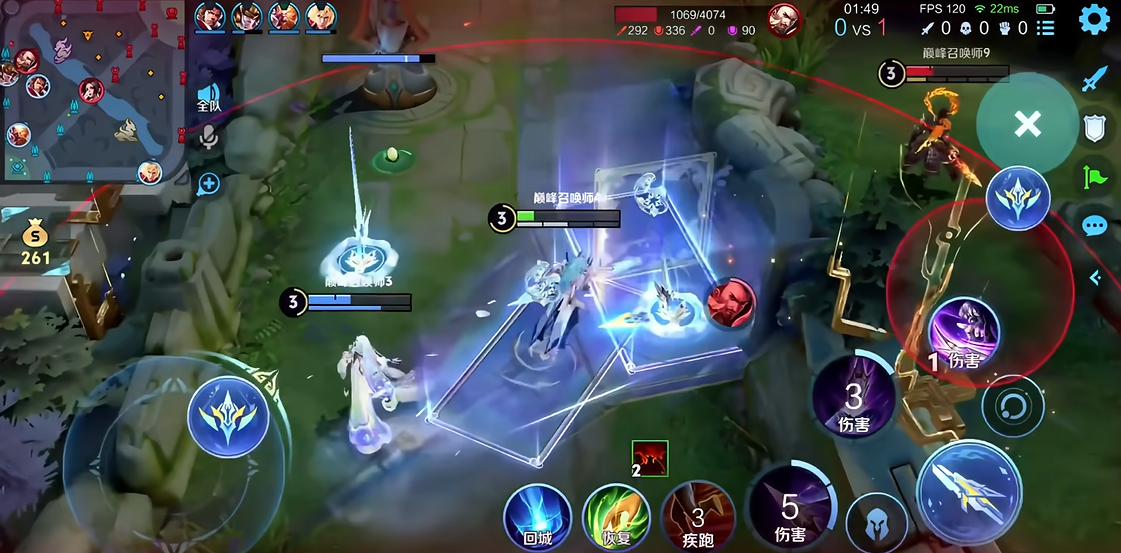Viewport: 1121px width, 553px height.
Task: Cancel the skill with the X button
Action: pos(1027,124)
